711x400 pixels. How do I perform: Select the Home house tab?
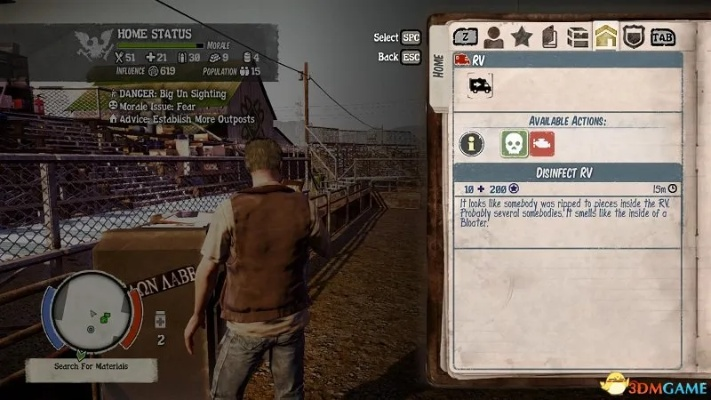pyautogui.click(x=605, y=38)
